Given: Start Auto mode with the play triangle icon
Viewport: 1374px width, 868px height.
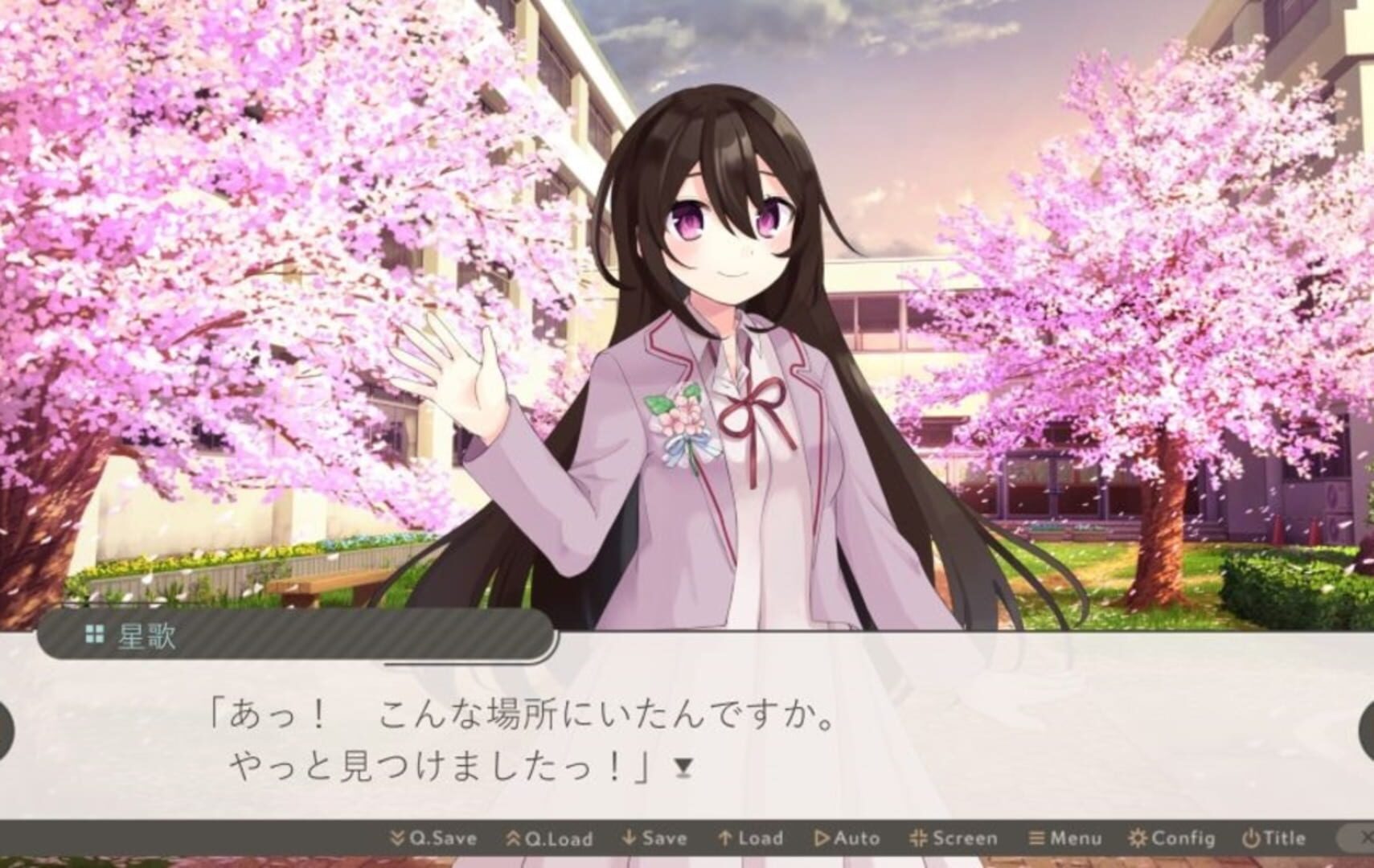Looking at the screenshot, I should click(x=822, y=838).
